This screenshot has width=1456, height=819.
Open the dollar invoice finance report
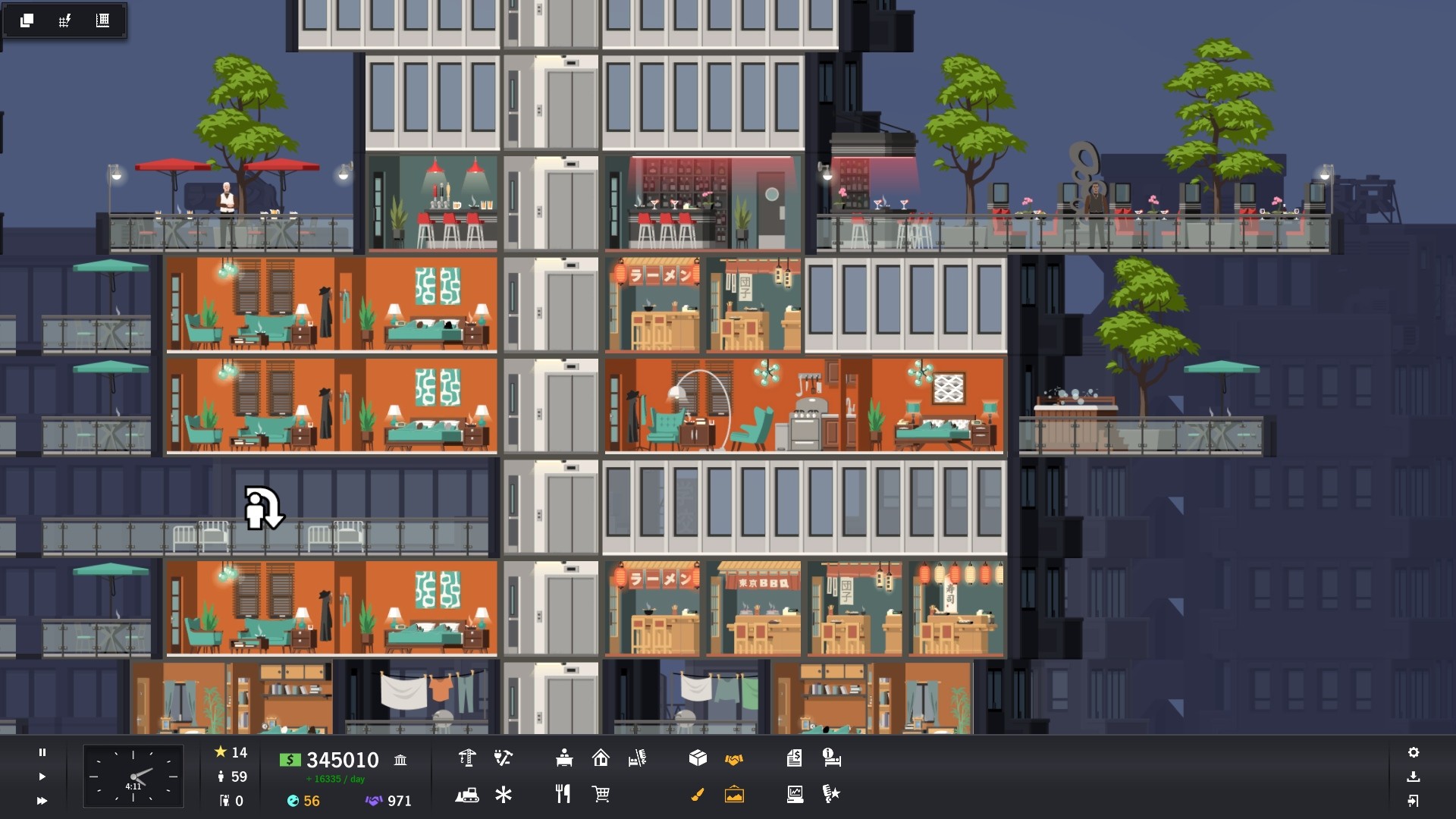[794, 758]
